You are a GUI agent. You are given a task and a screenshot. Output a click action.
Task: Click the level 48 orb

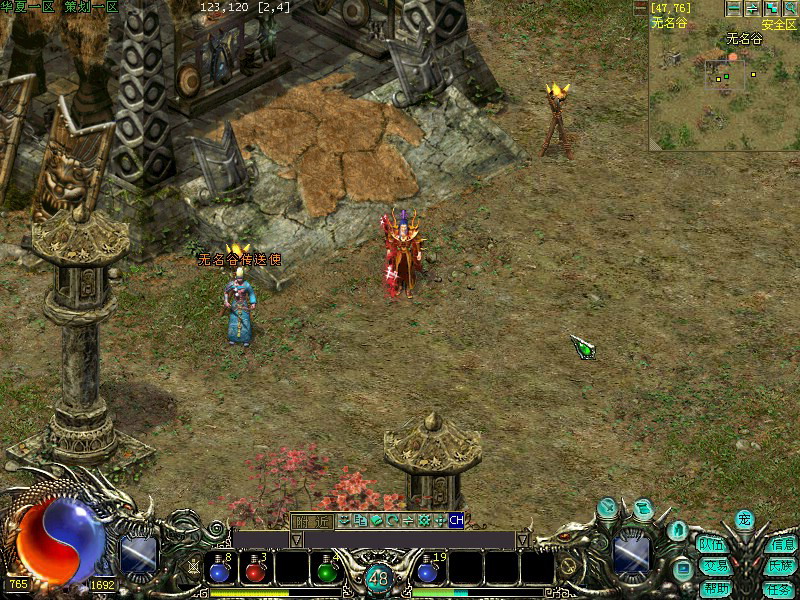[x=378, y=577]
